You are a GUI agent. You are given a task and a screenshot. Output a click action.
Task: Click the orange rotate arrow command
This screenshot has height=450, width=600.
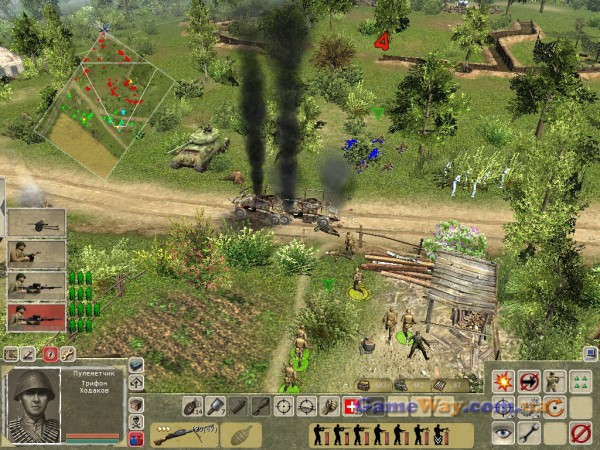(x=554, y=407)
